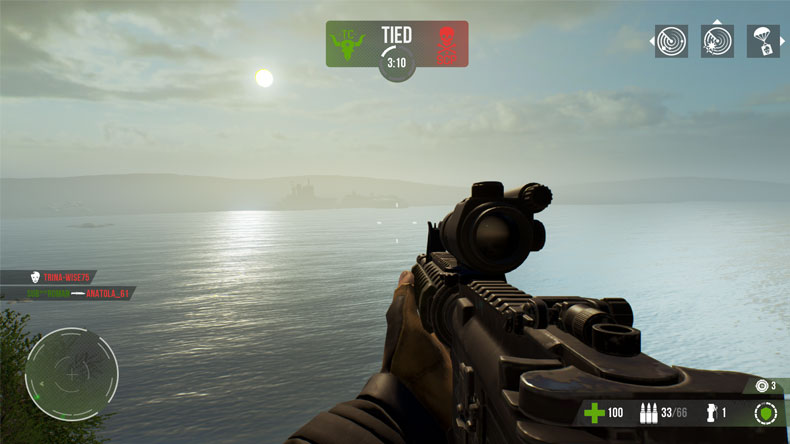Viewport: 790px width, 444px height.
Task: Click the red skull team emblem
Action: [445, 45]
